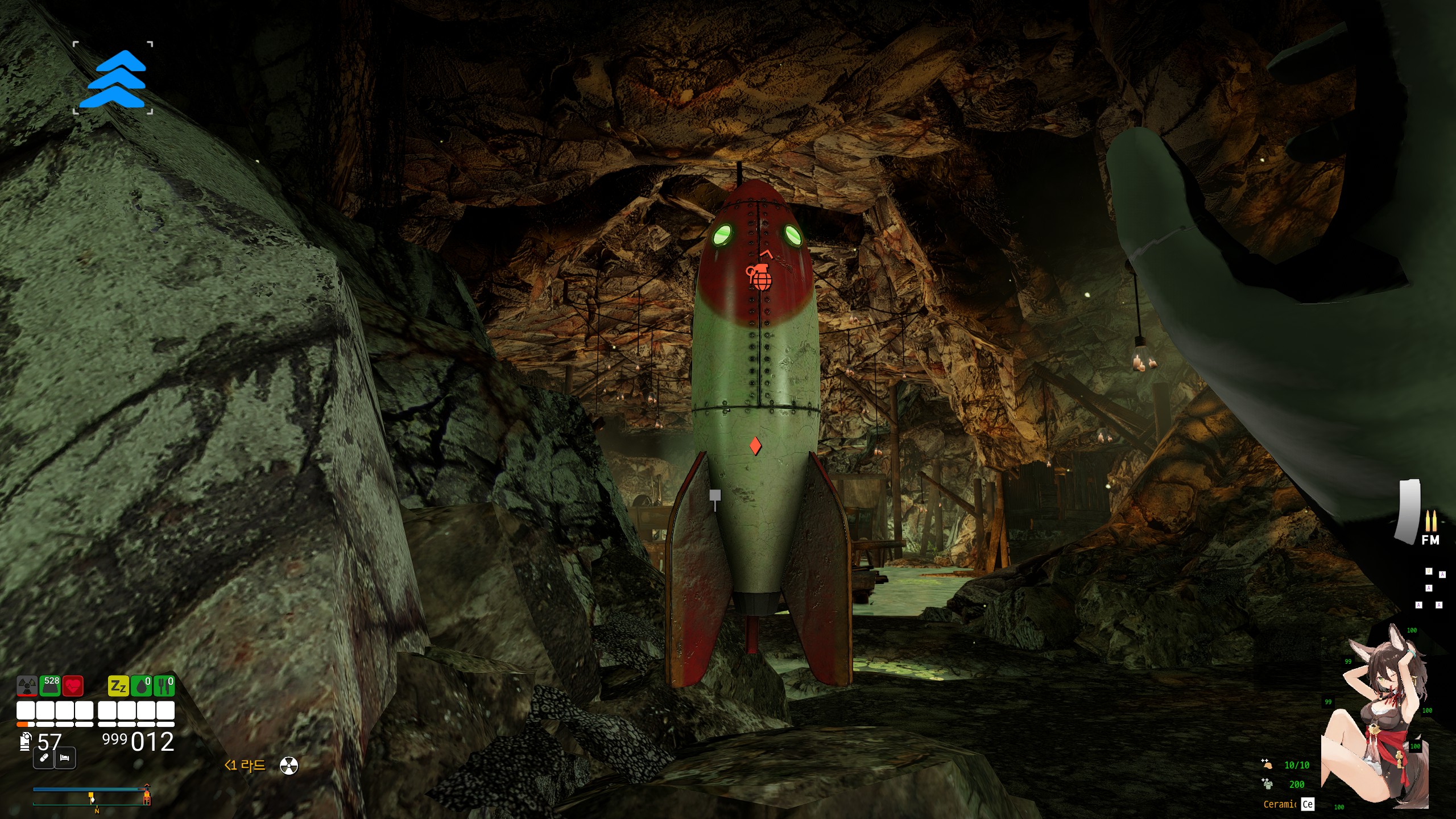Click the compass bar with north marker
Viewport: 1456px width, 819px height.
click(x=91, y=796)
